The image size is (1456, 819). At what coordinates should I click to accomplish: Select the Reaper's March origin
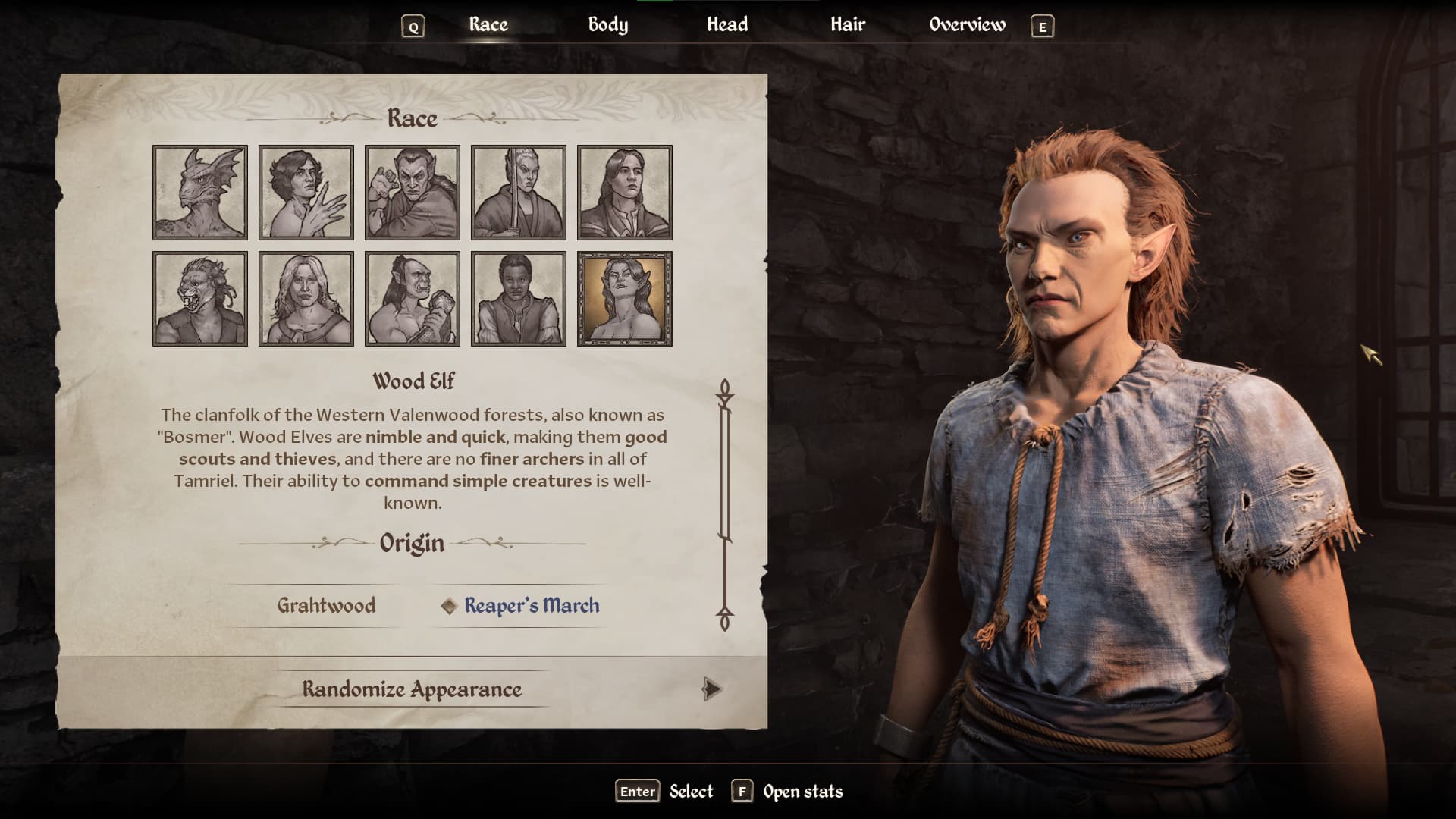(x=531, y=605)
